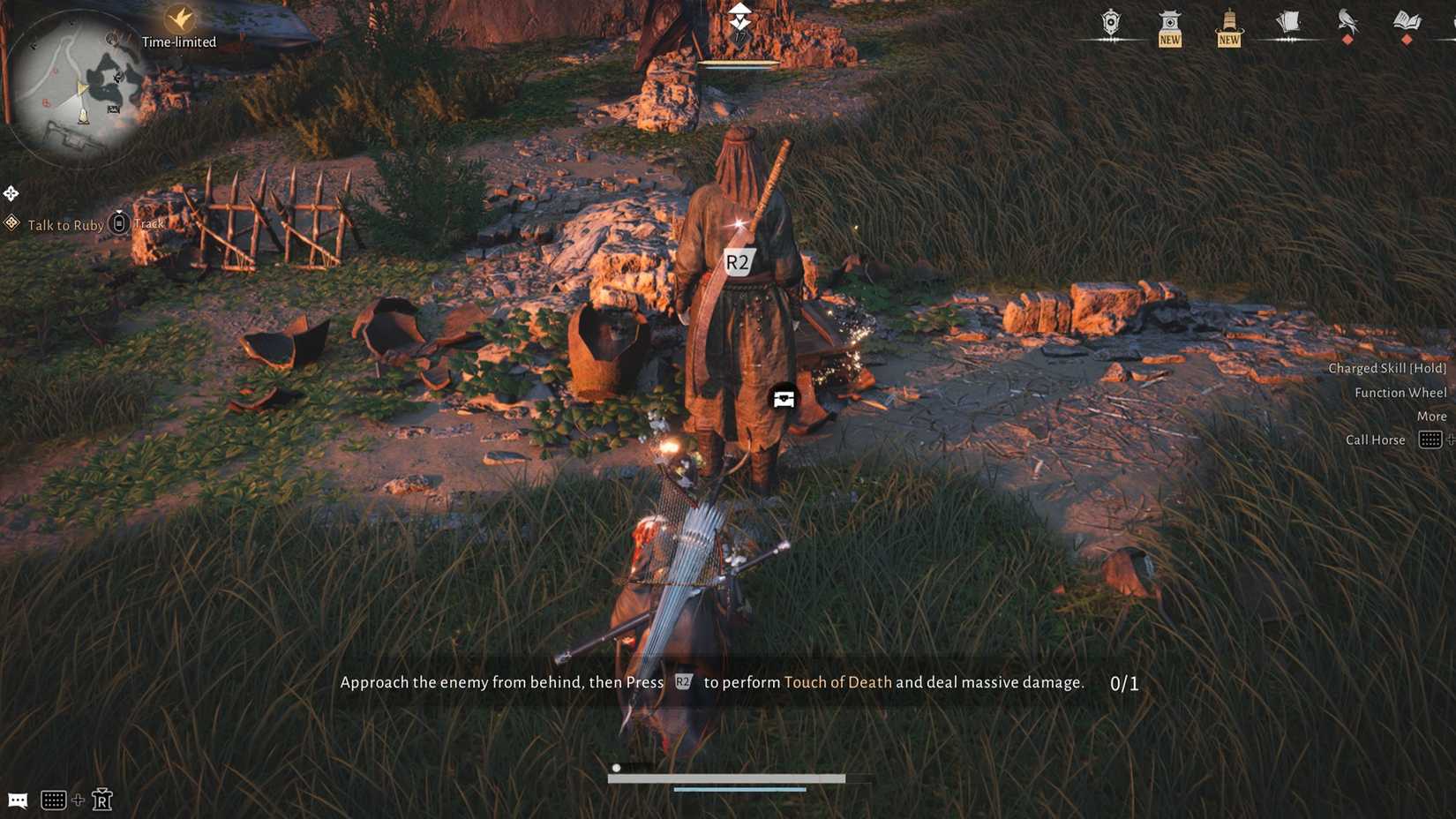Activate Call Horse
The image size is (1456, 819).
click(x=1375, y=440)
